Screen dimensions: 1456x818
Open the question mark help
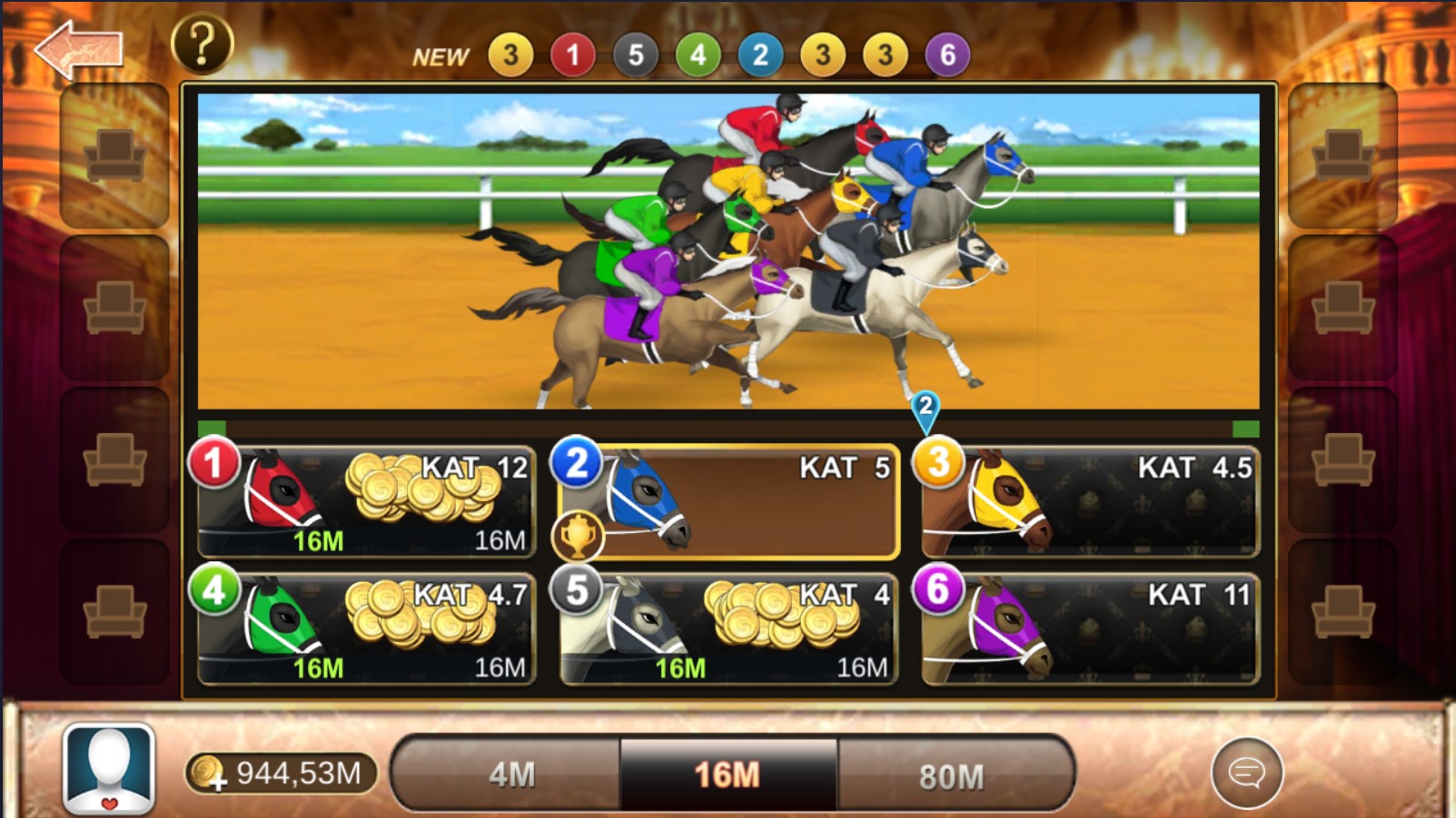pos(202,44)
